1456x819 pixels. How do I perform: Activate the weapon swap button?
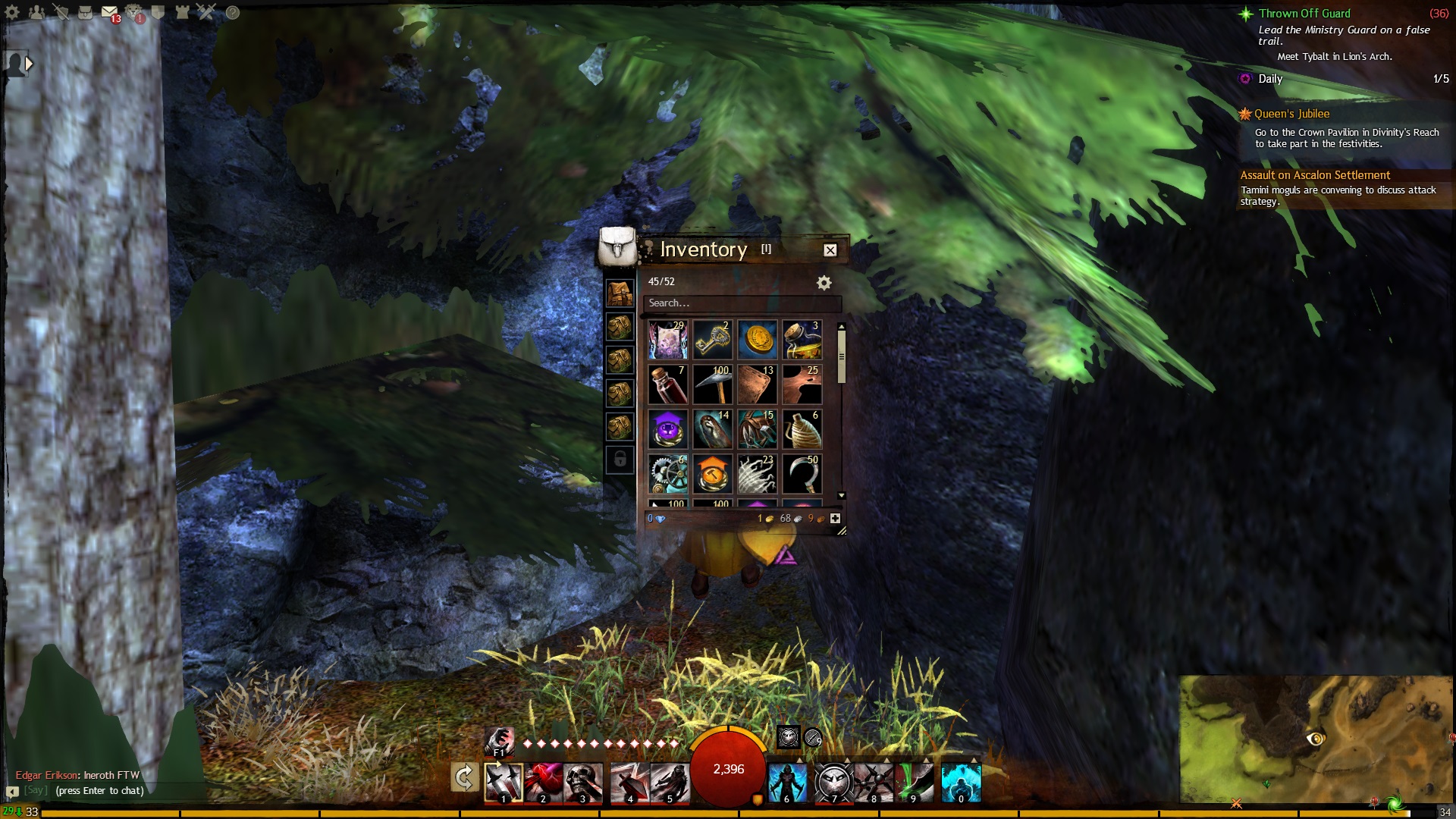[x=464, y=777]
